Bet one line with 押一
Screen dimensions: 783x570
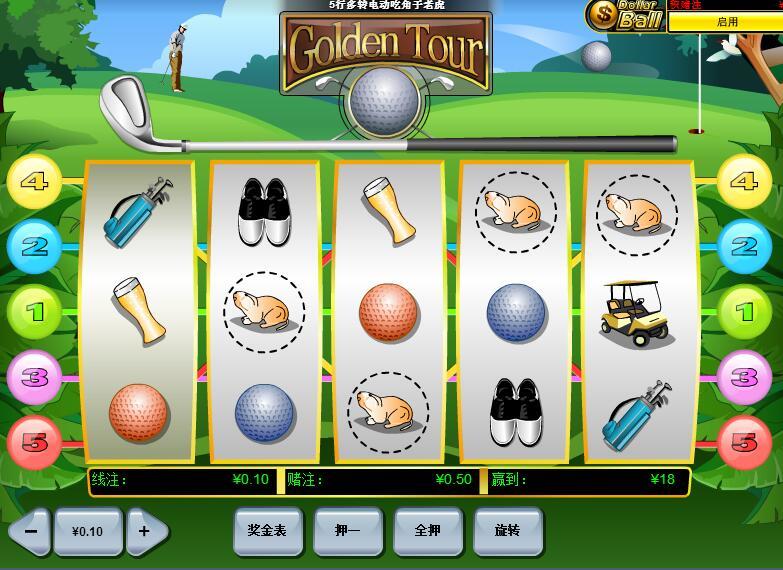347,530
